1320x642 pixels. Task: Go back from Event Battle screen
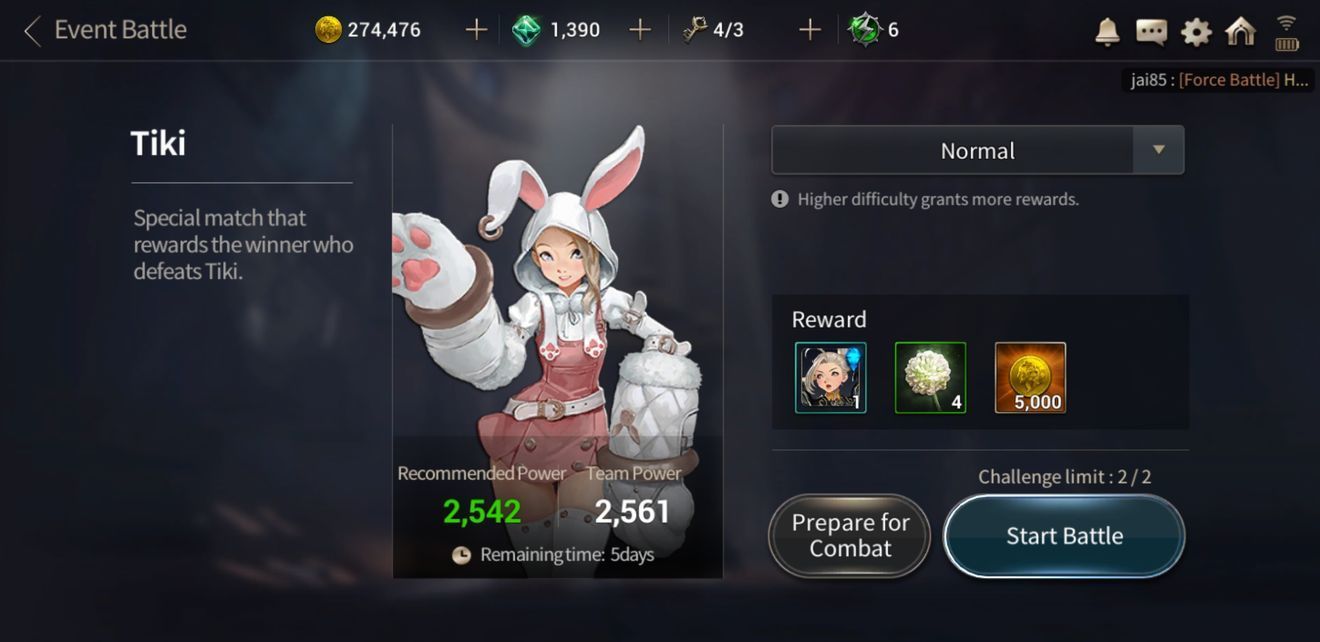[x=33, y=31]
